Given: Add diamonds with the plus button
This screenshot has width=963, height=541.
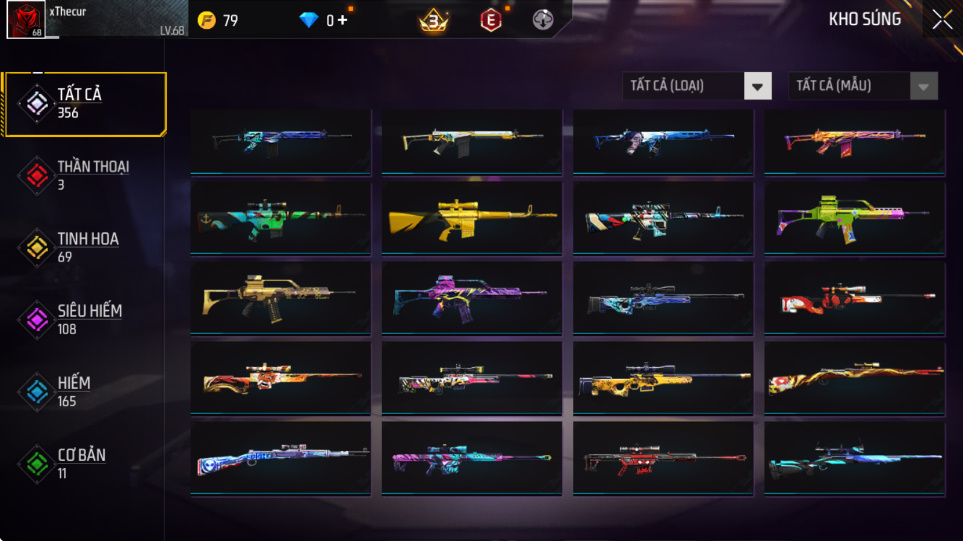Looking at the screenshot, I should pos(343,20).
